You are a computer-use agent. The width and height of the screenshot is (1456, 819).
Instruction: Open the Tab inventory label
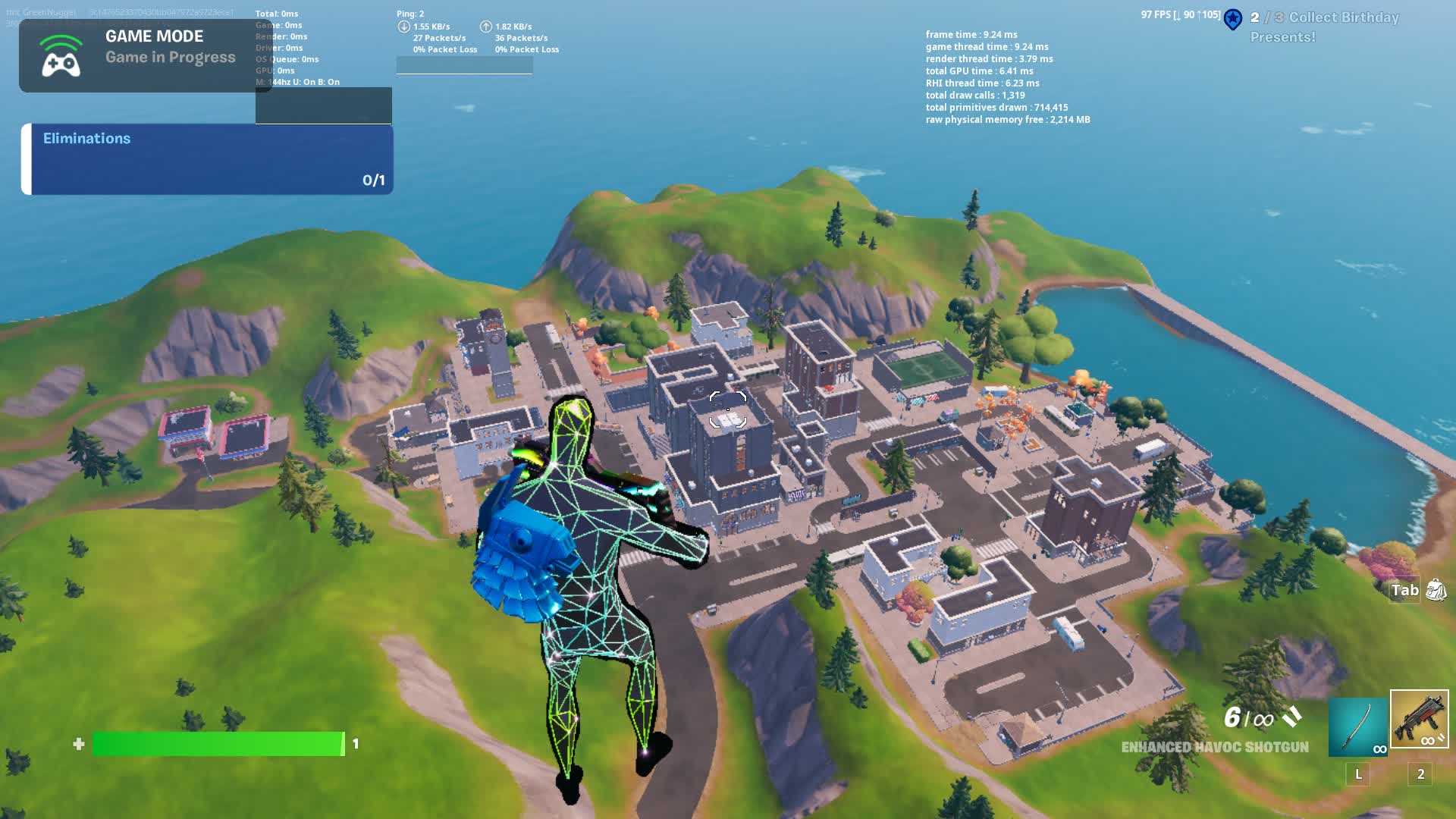click(x=1402, y=590)
